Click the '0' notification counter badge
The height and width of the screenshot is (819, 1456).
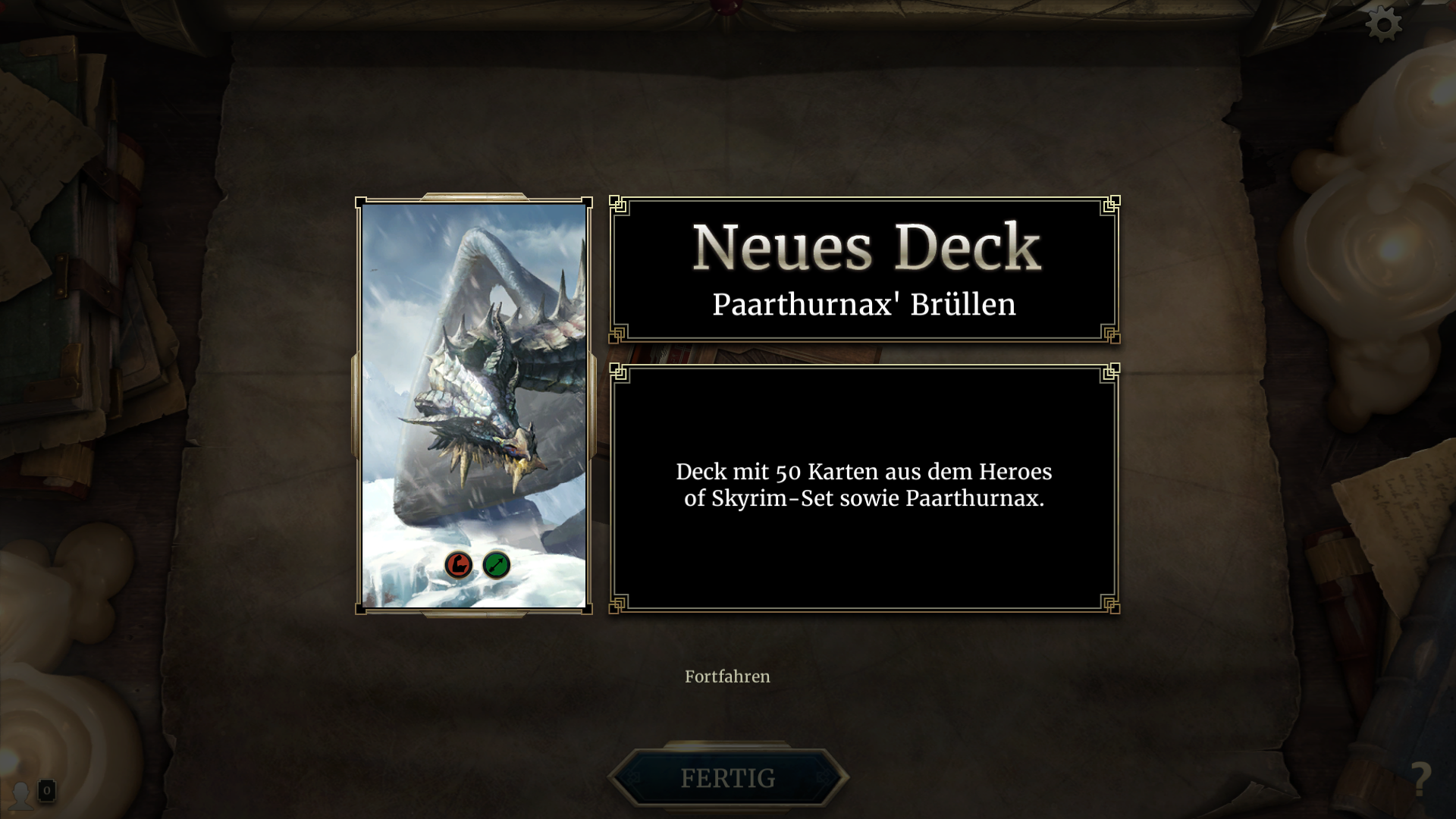coord(47,790)
